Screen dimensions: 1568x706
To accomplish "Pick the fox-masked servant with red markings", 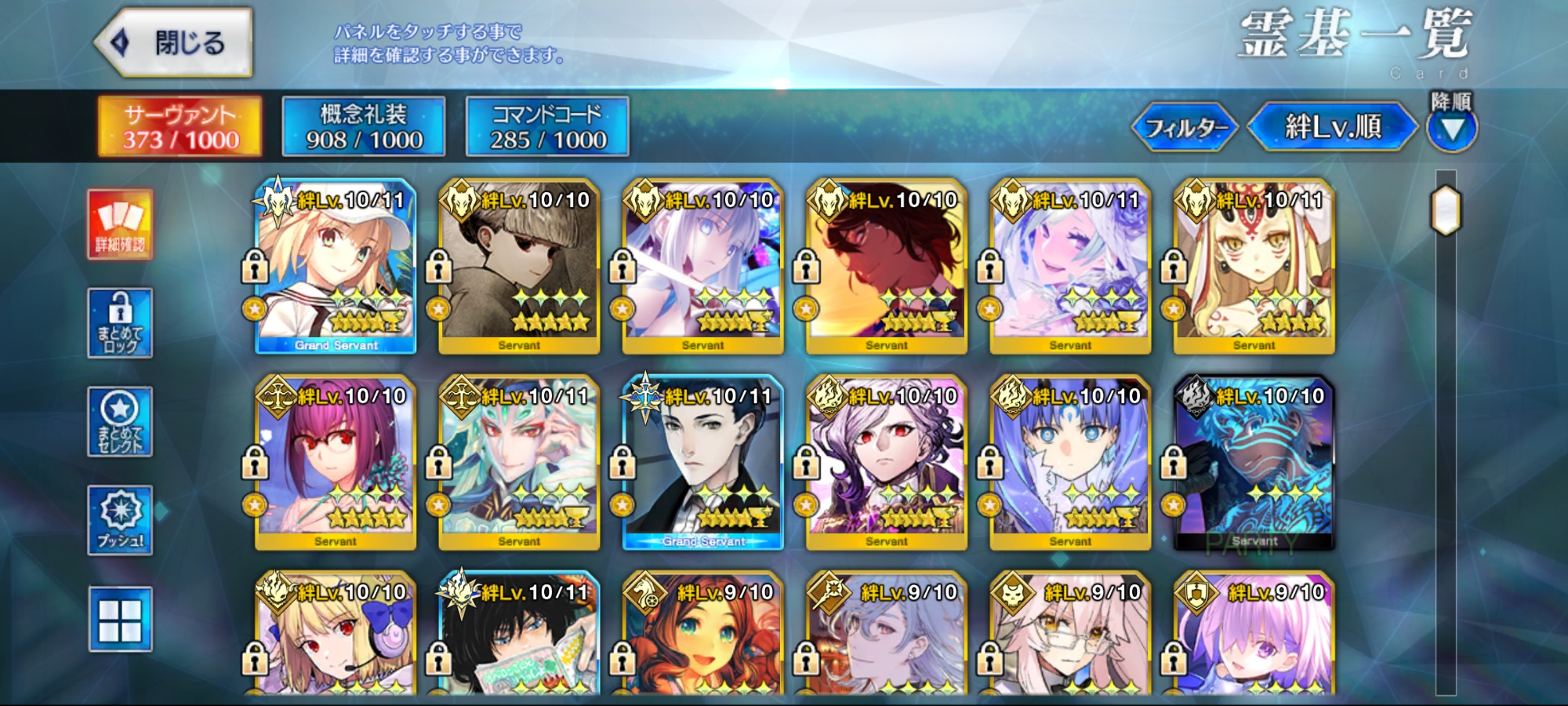I will point(1254,267).
